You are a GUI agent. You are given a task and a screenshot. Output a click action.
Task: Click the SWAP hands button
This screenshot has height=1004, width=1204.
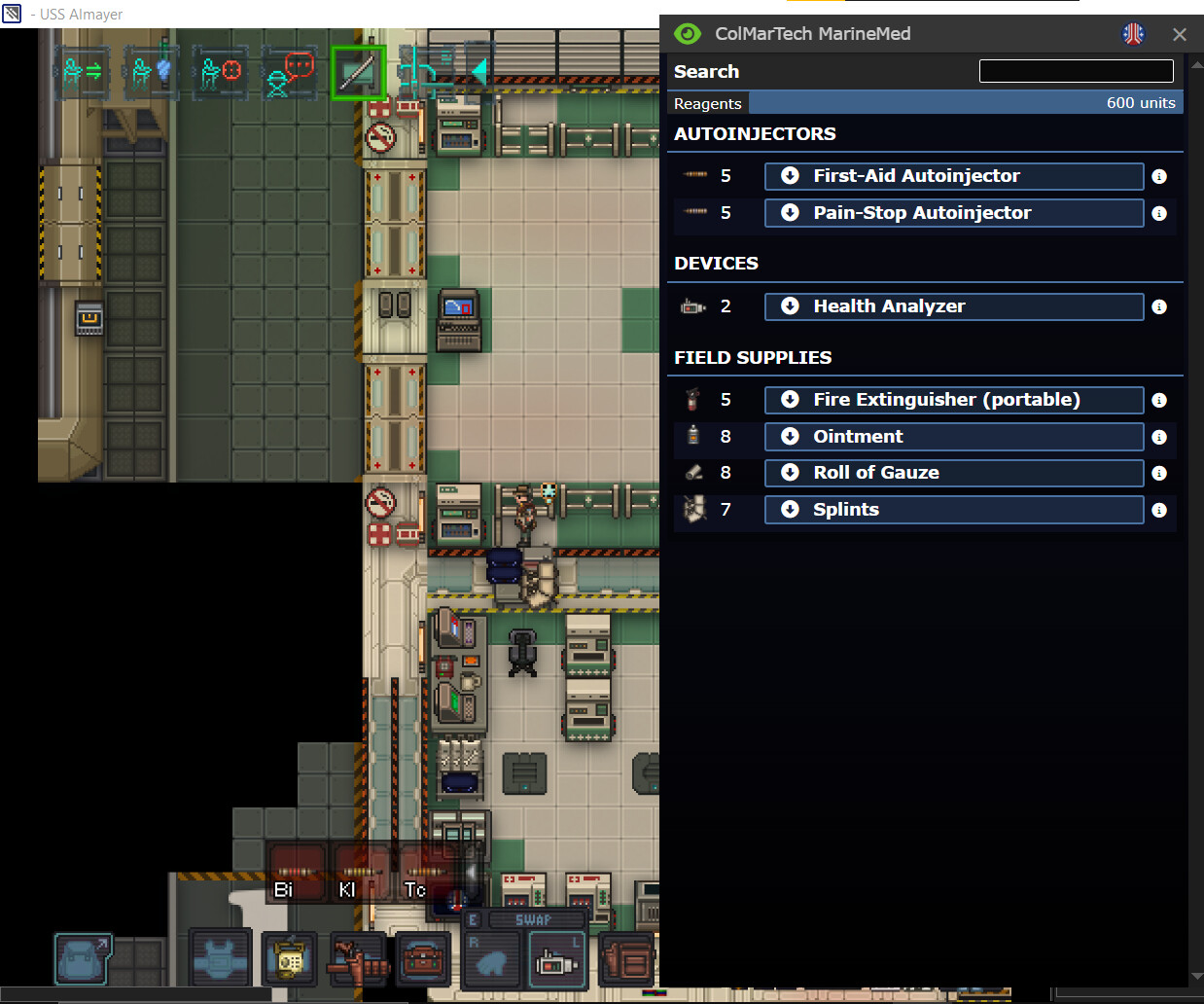534,919
